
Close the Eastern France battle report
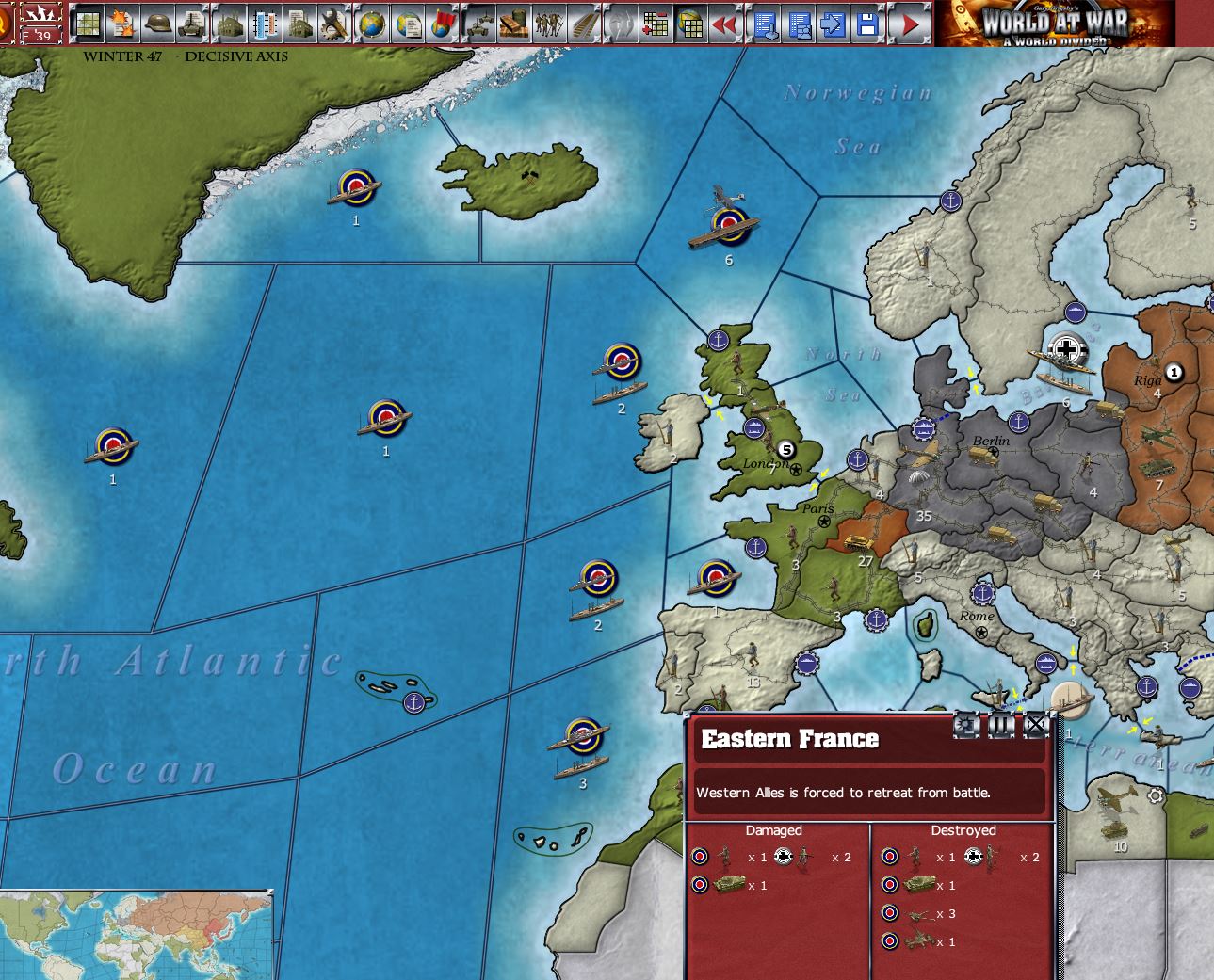click(1035, 724)
